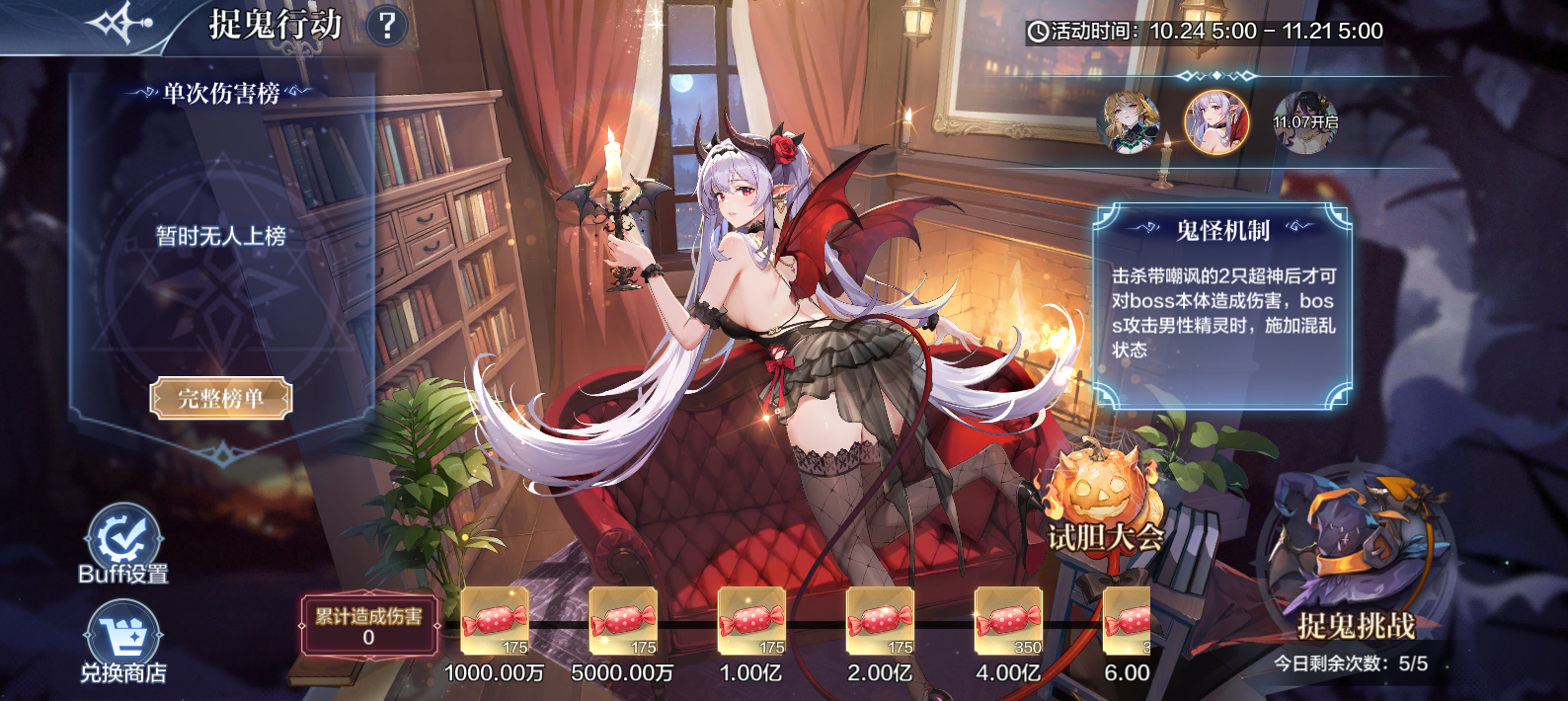
Task: Select the silver-haired demon girl portrait
Action: point(1216,123)
